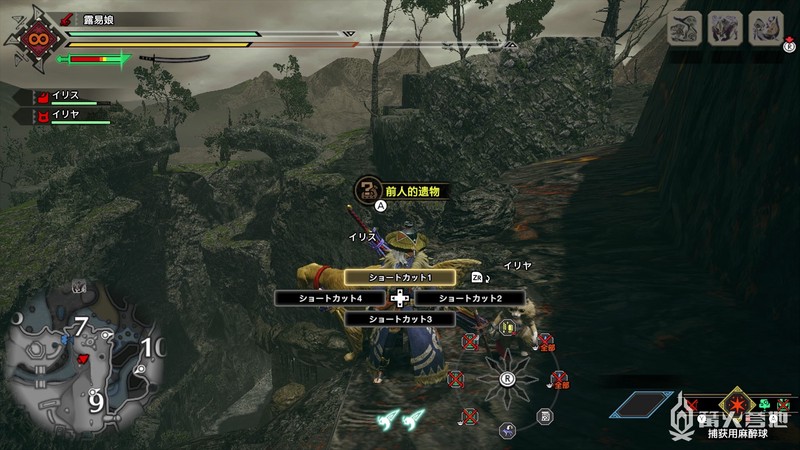Screen dimensions: 800x450
Task: Choose the ショートカット2 shortcut option
Action: (x=470, y=298)
